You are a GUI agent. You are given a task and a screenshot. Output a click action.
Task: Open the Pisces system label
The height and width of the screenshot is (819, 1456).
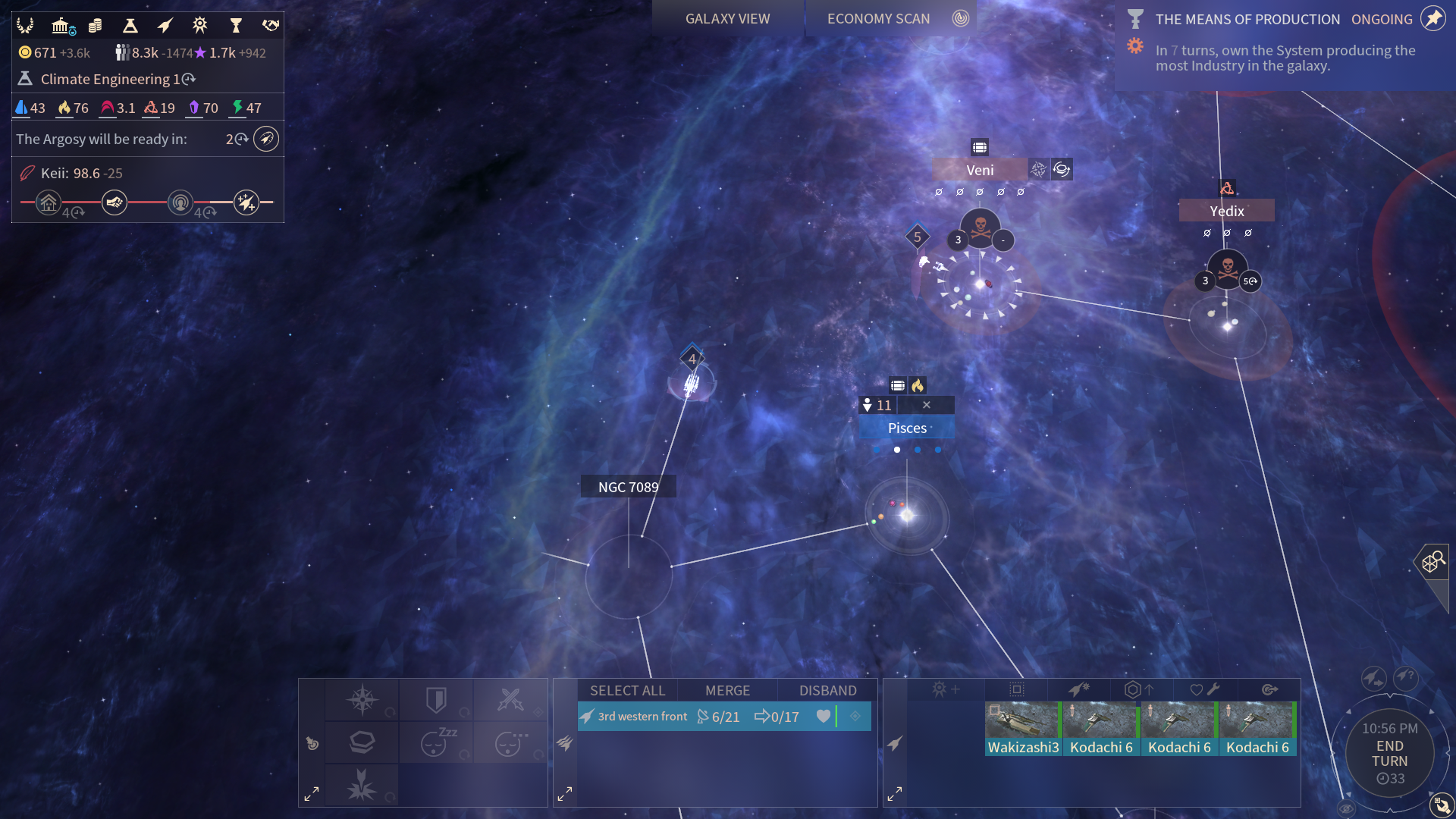click(907, 428)
